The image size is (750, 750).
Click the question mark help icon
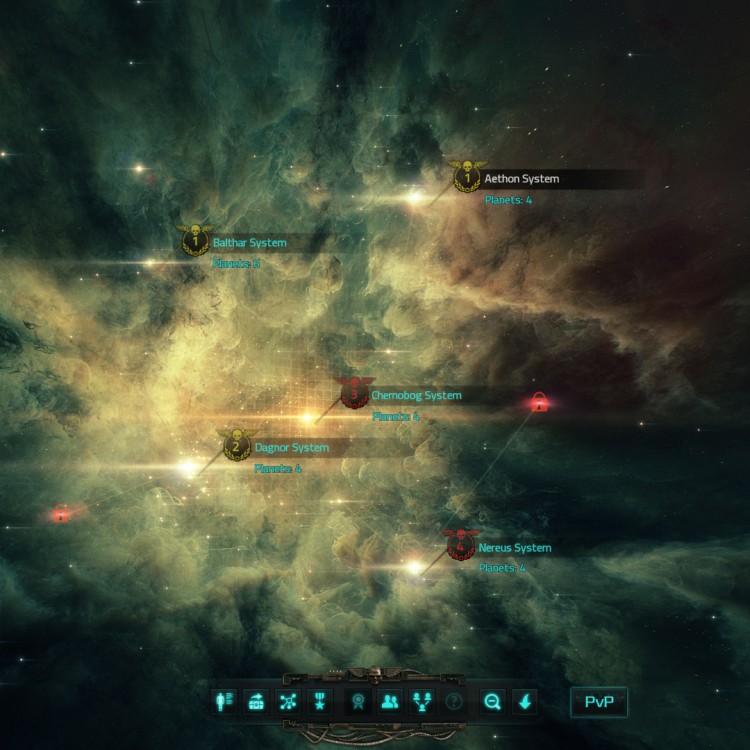pyautogui.click(x=454, y=701)
